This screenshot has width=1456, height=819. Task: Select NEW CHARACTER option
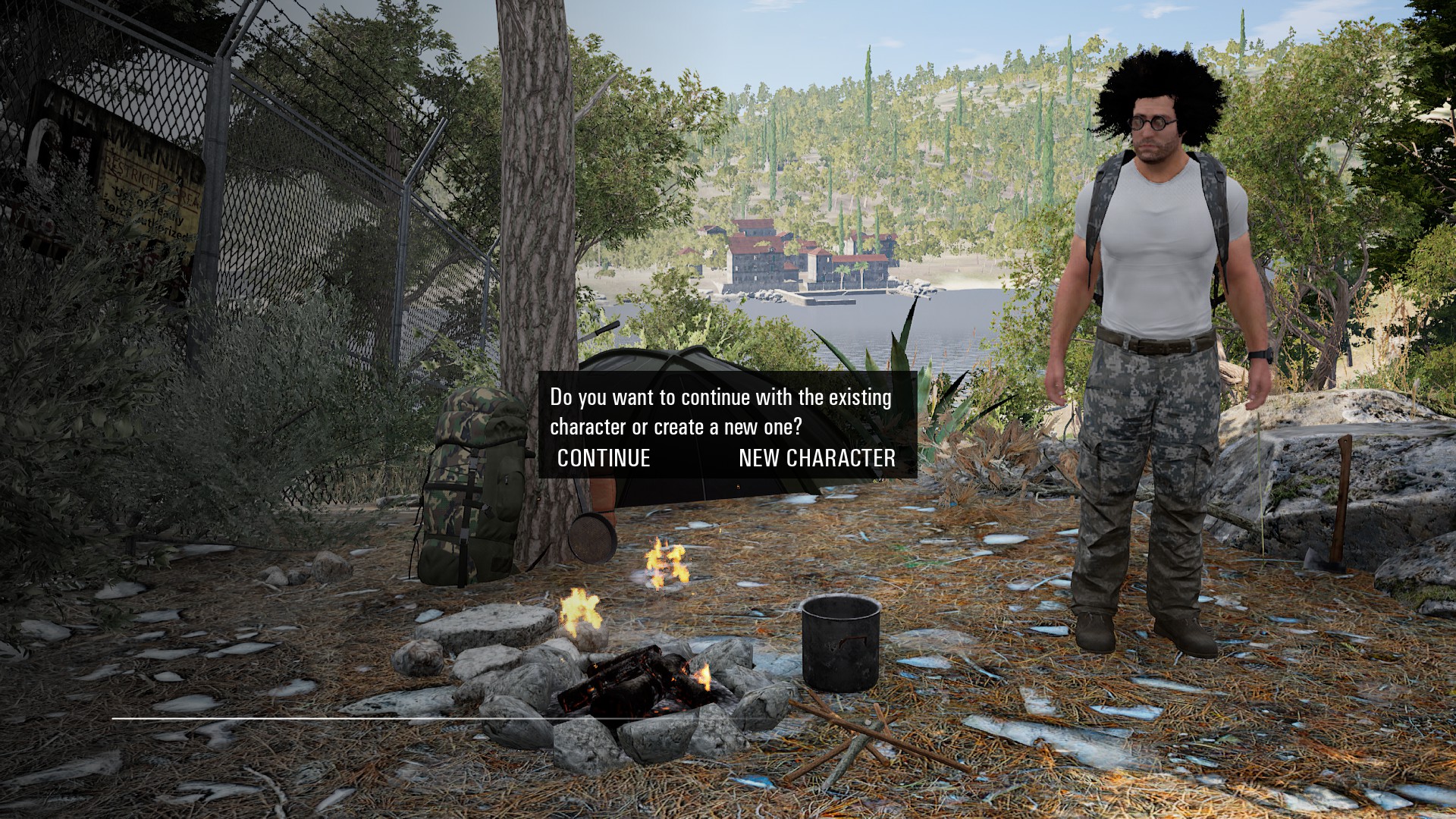pos(817,458)
